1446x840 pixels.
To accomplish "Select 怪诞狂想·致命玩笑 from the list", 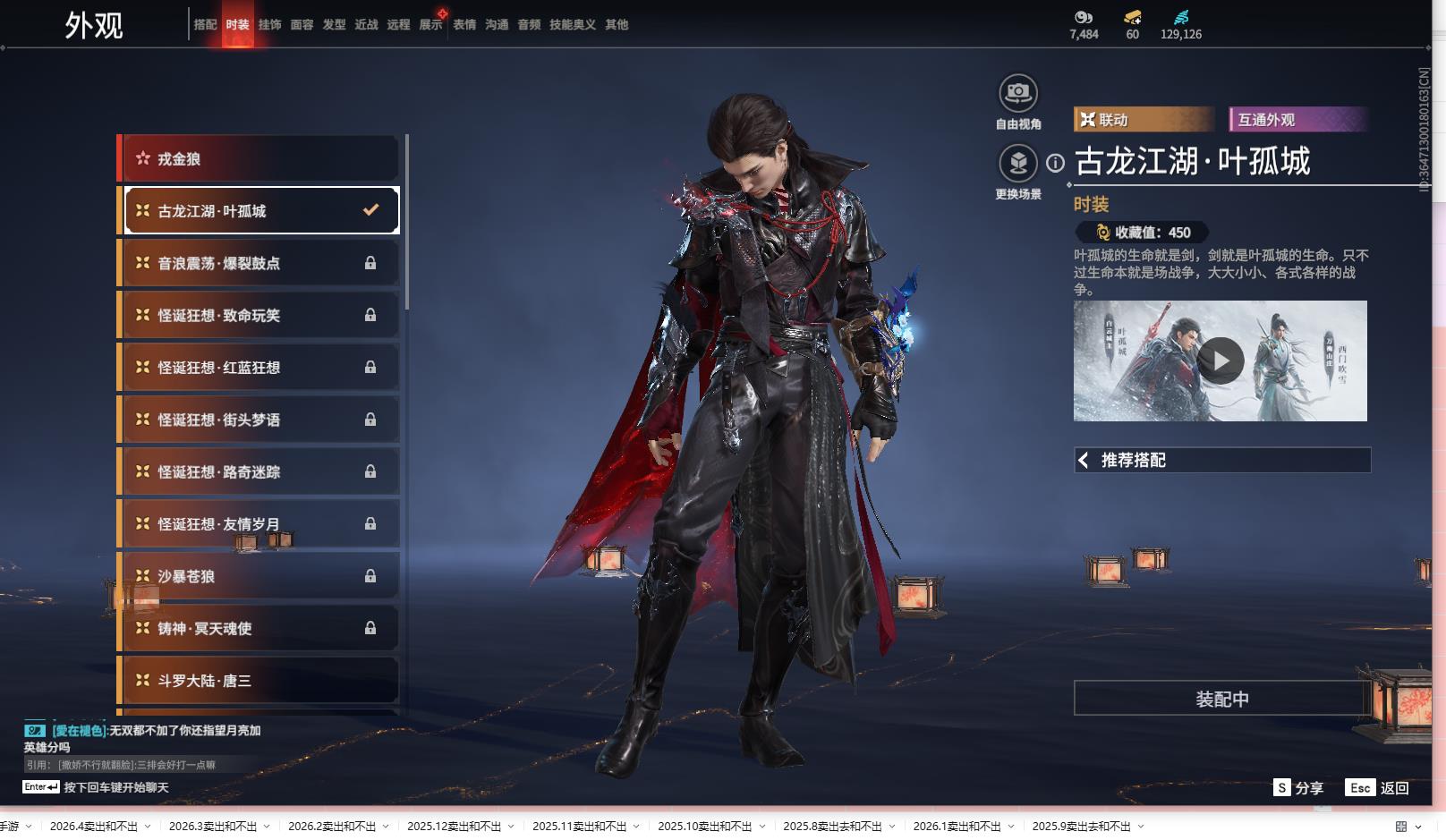I will point(259,315).
